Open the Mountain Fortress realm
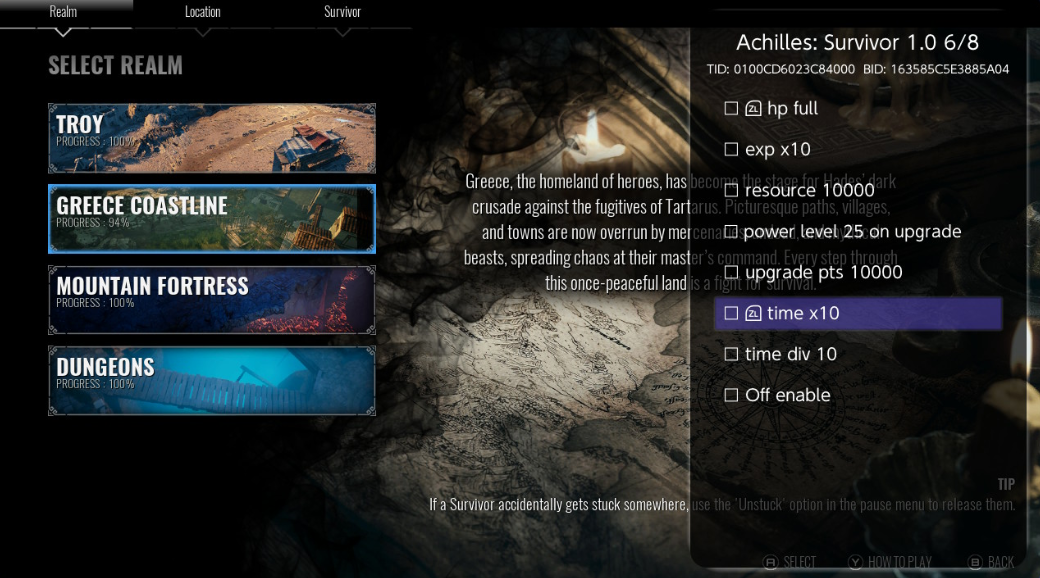Screen dimensions: 1040x578 coord(212,300)
